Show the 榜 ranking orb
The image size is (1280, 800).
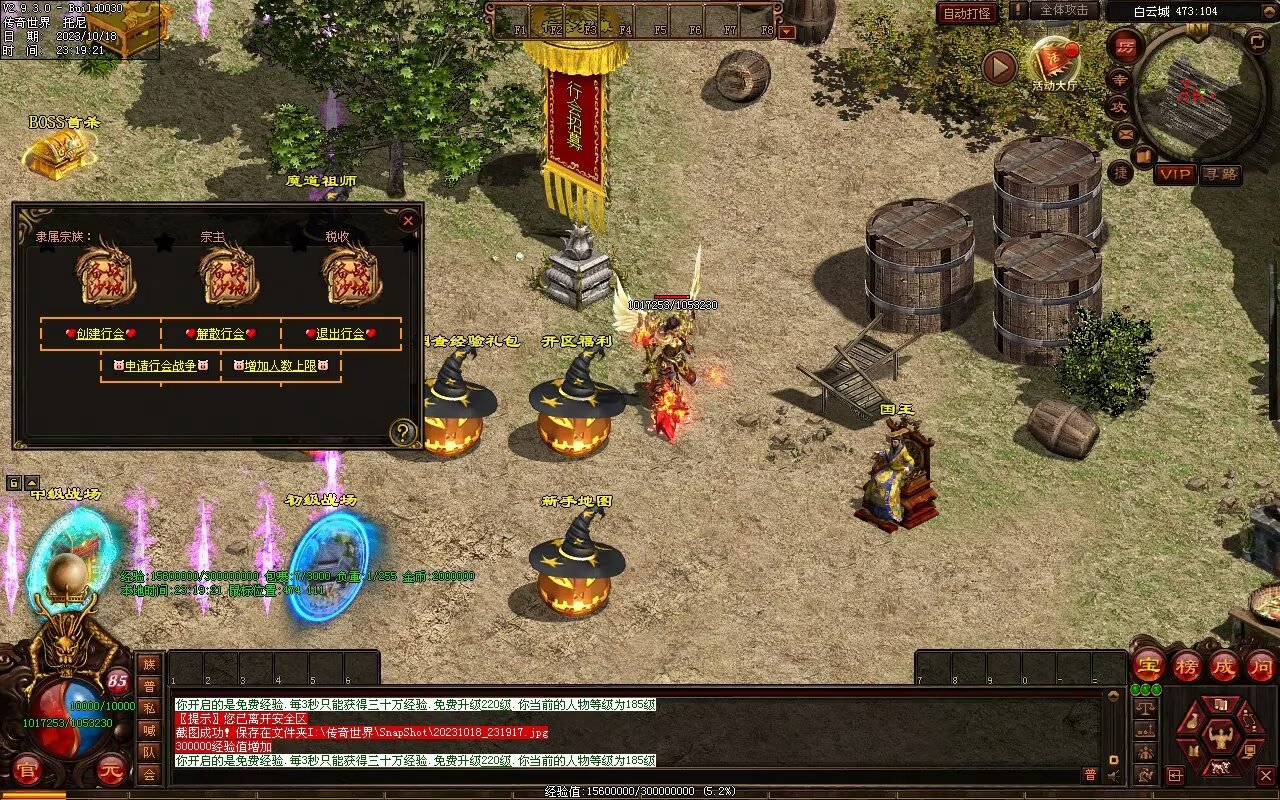(1187, 665)
